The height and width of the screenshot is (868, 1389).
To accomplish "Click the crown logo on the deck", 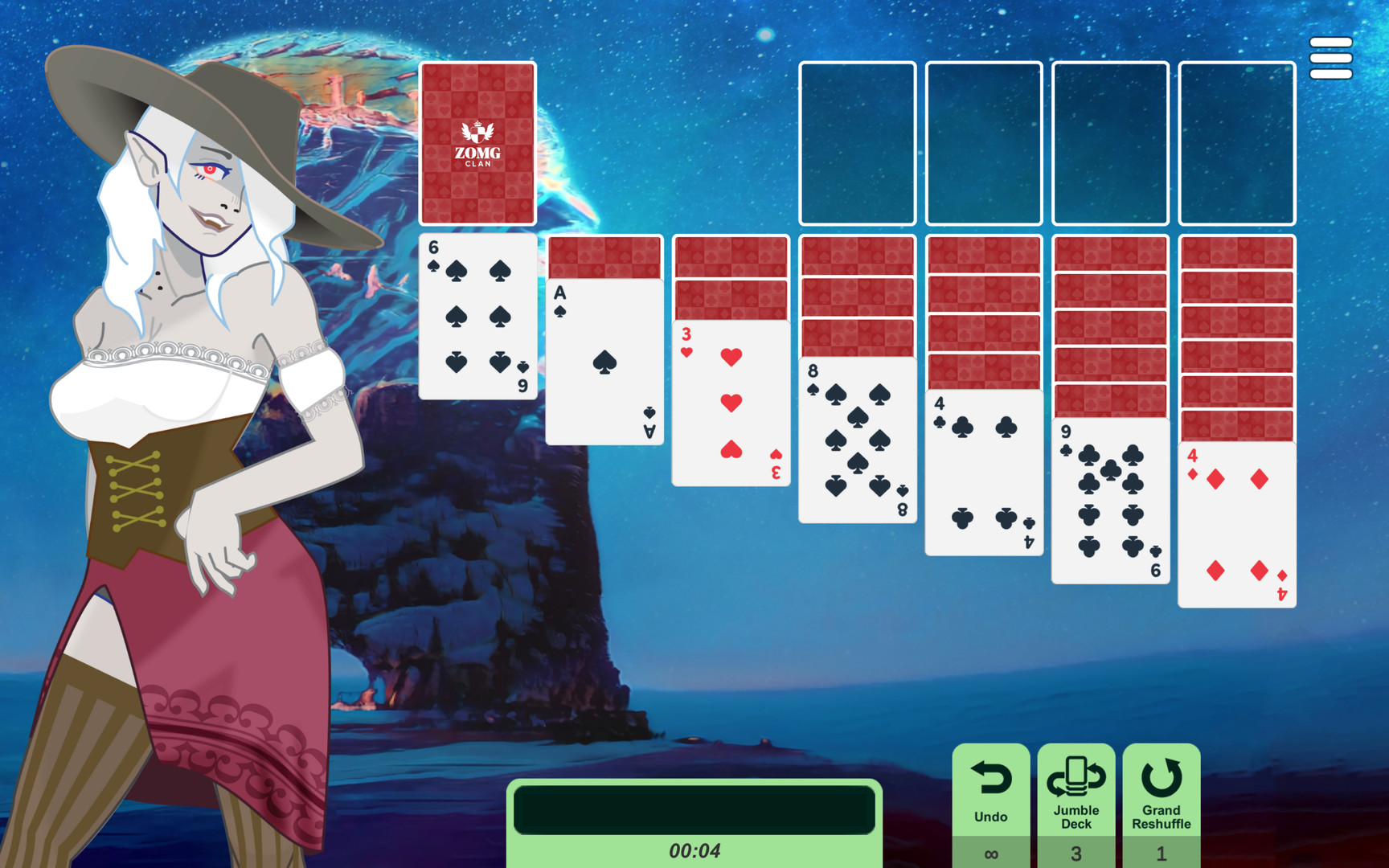I will 477,133.
